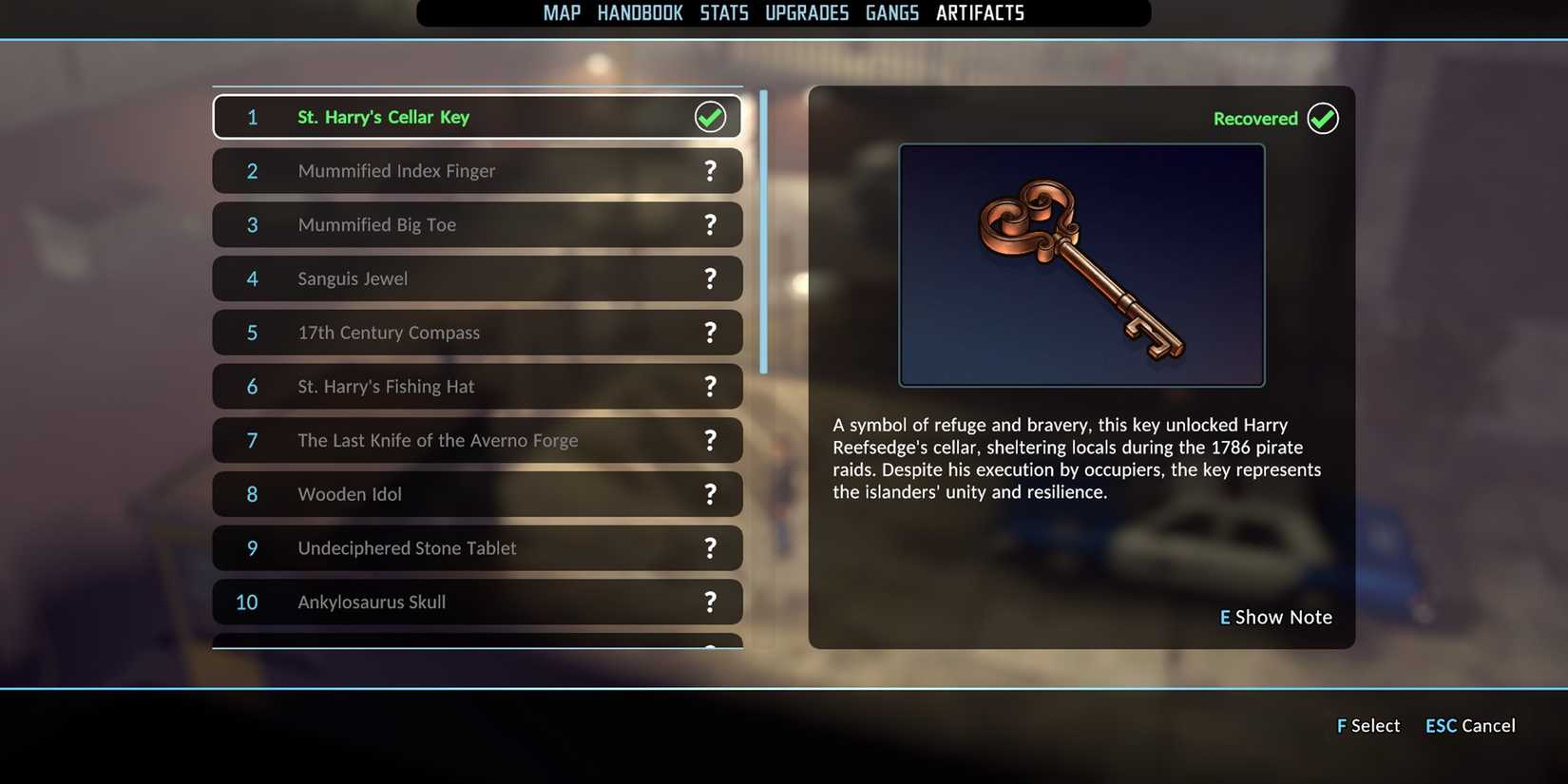Viewport: 1568px width, 784px height.
Task: Click the artifact list scrollbar
Action: tap(761, 228)
